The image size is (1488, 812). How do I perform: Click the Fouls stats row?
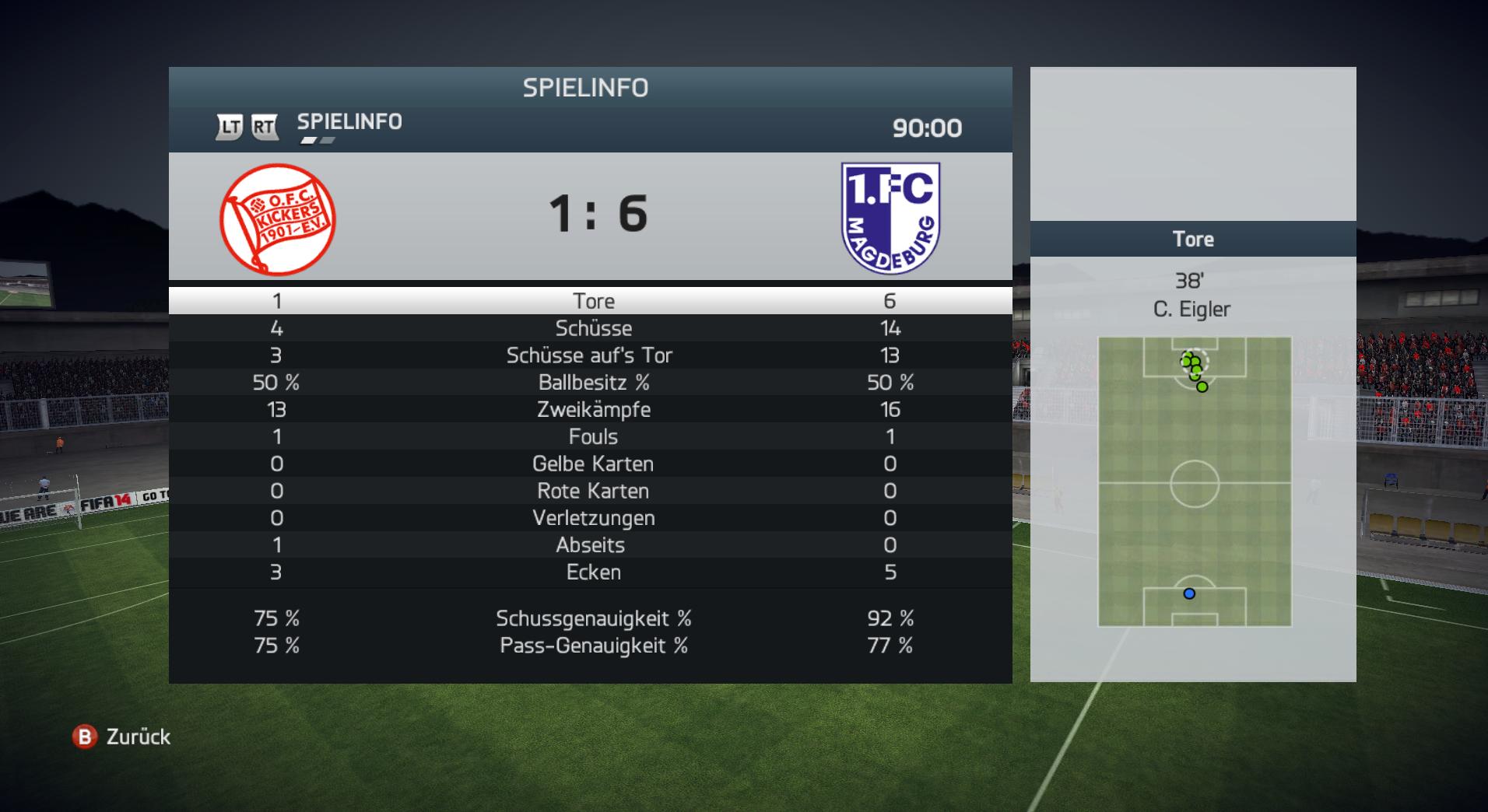(x=591, y=437)
